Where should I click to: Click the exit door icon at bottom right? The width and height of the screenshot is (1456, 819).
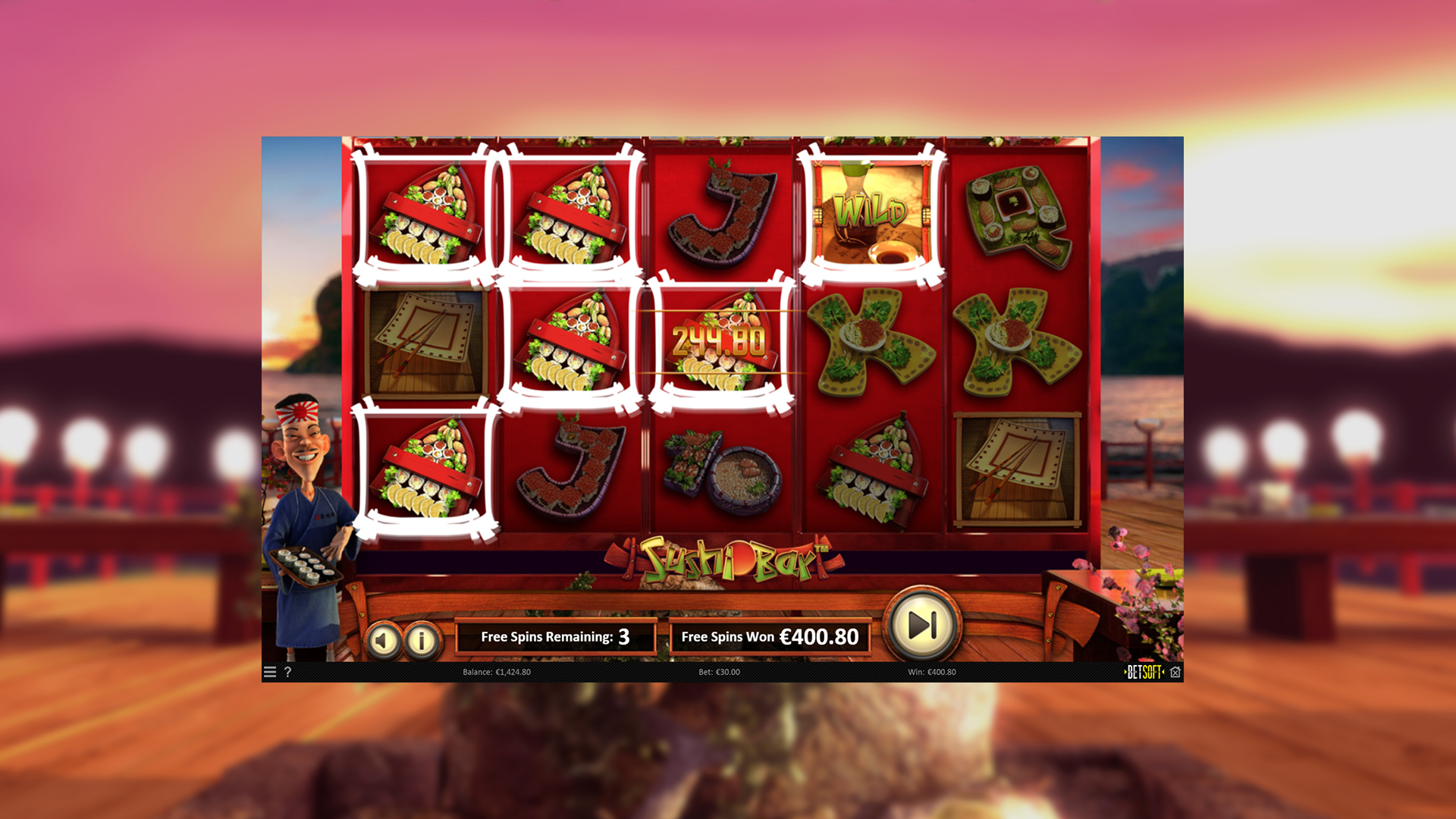1176,672
